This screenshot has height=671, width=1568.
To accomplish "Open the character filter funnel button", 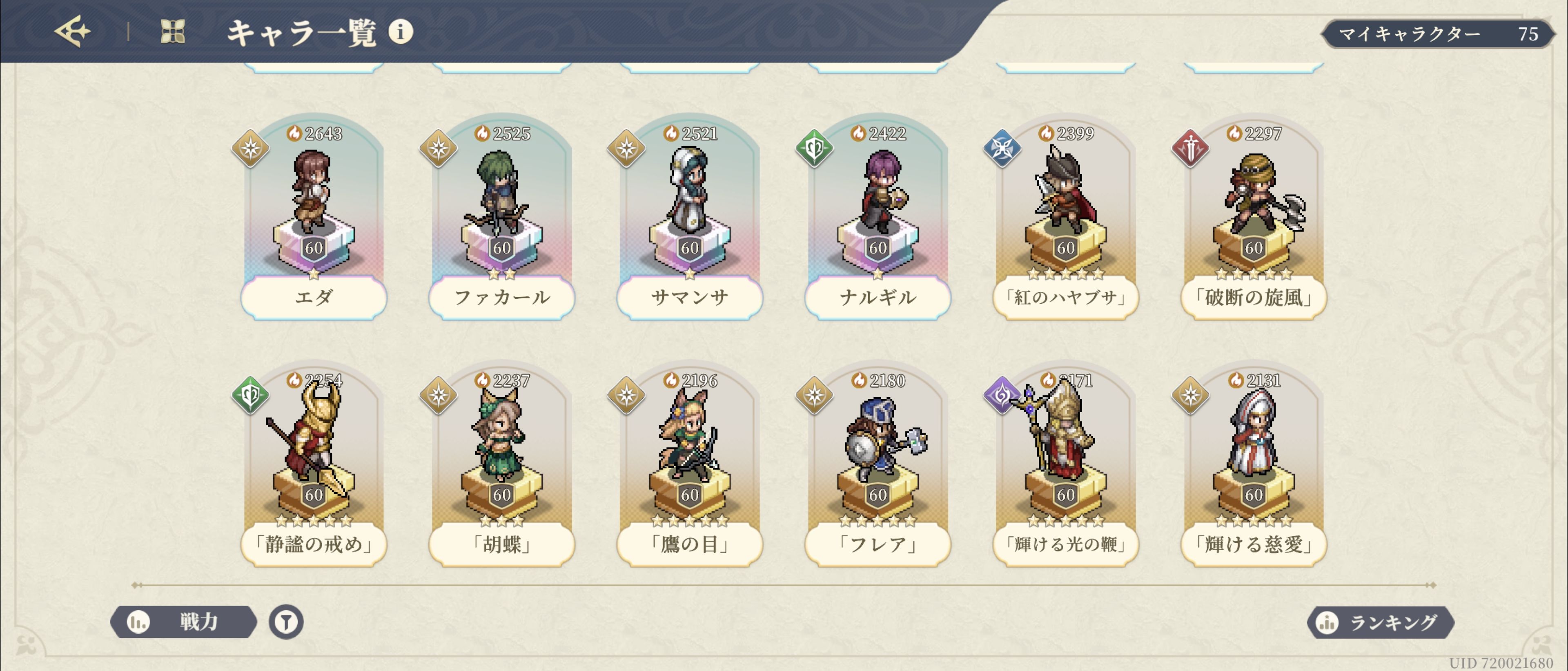I will pyautogui.click(x=286, y=622).
